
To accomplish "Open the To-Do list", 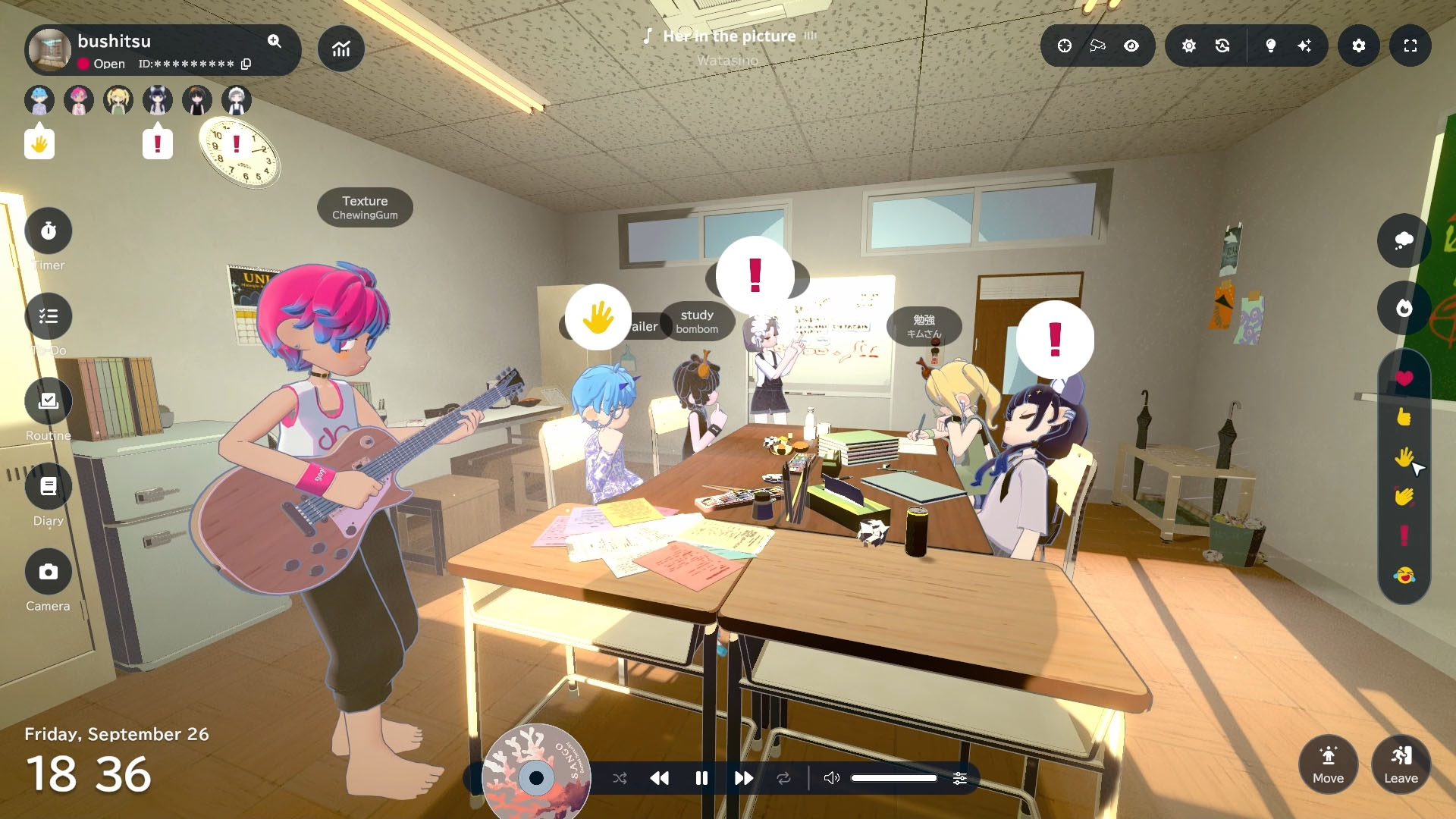I will [x=49, y=316].
